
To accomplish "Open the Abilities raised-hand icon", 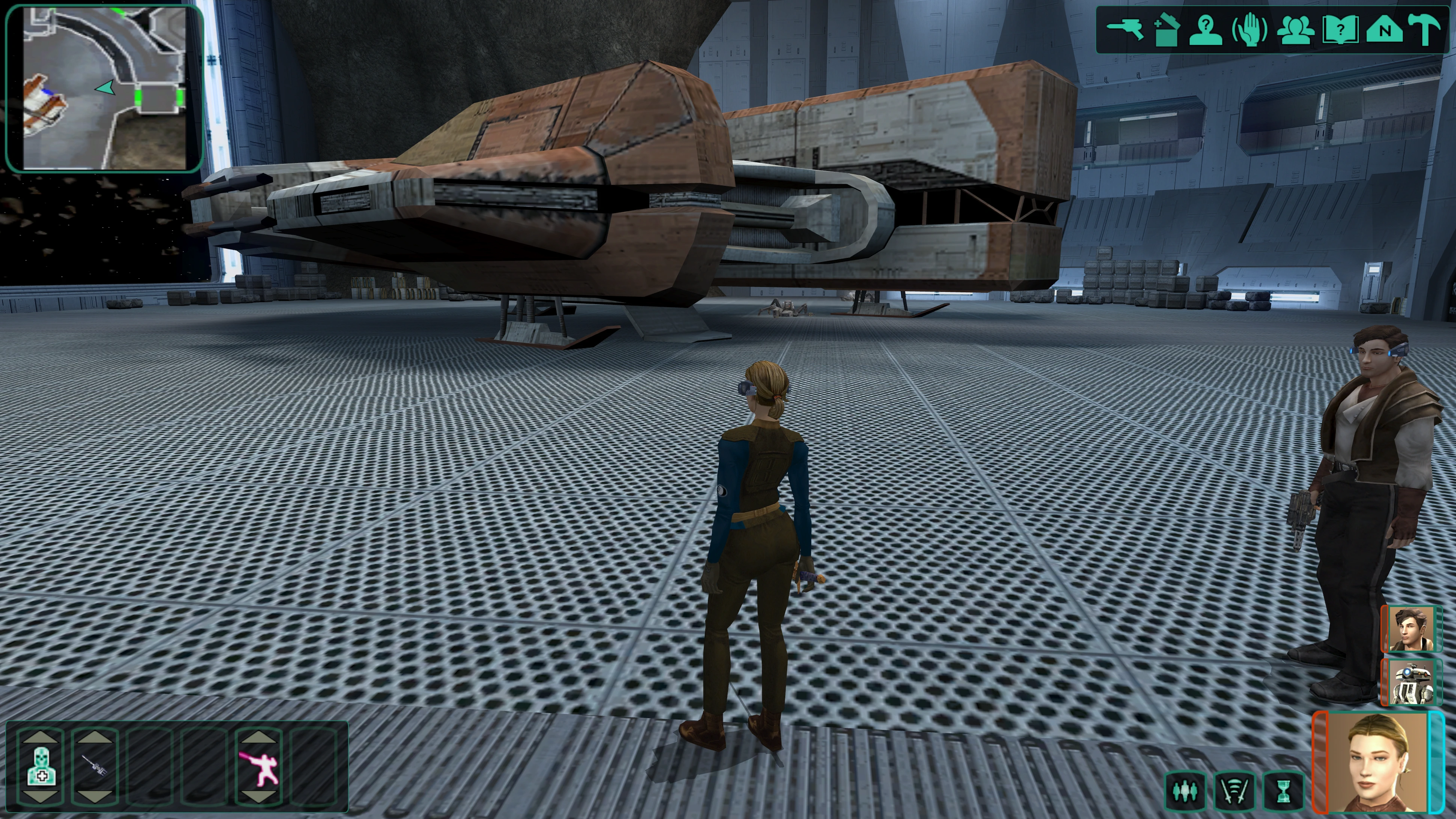I will coord(1250,30).
